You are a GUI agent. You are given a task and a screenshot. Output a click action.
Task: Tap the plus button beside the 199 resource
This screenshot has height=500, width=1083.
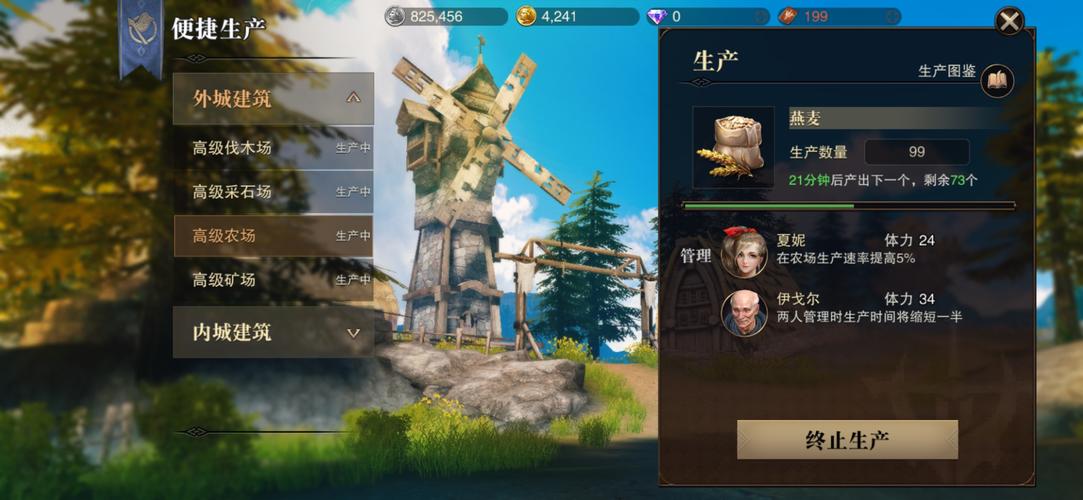pyautogui.click(x=892, y=17)
